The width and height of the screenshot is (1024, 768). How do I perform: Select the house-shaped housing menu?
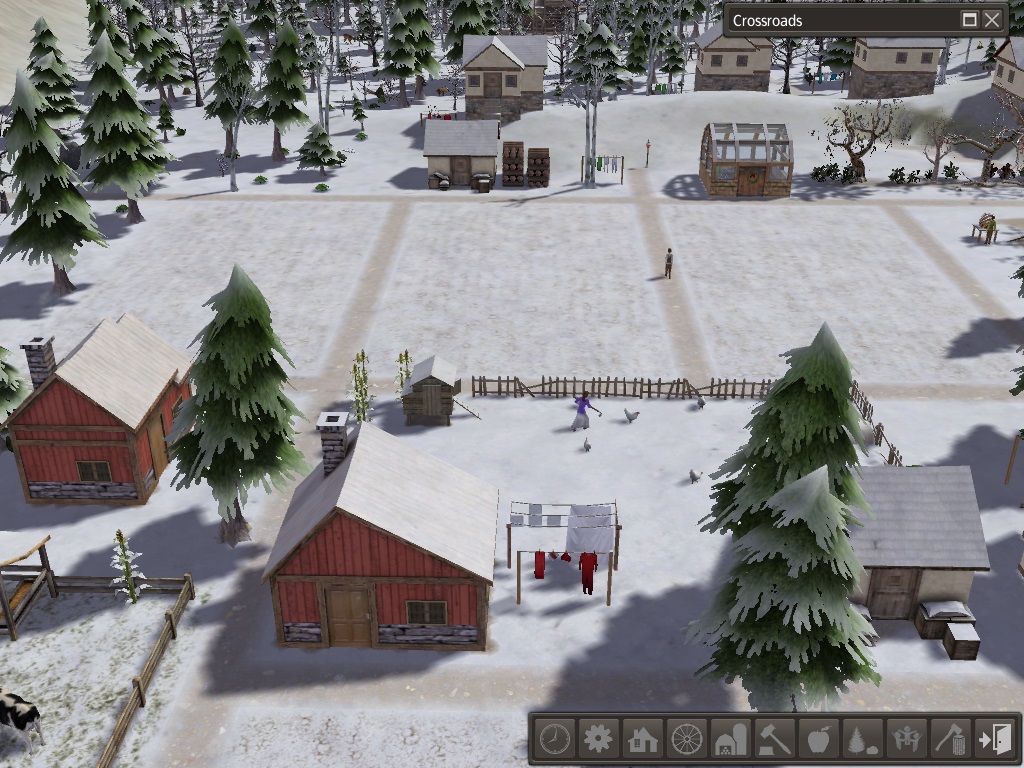(642, 740)
